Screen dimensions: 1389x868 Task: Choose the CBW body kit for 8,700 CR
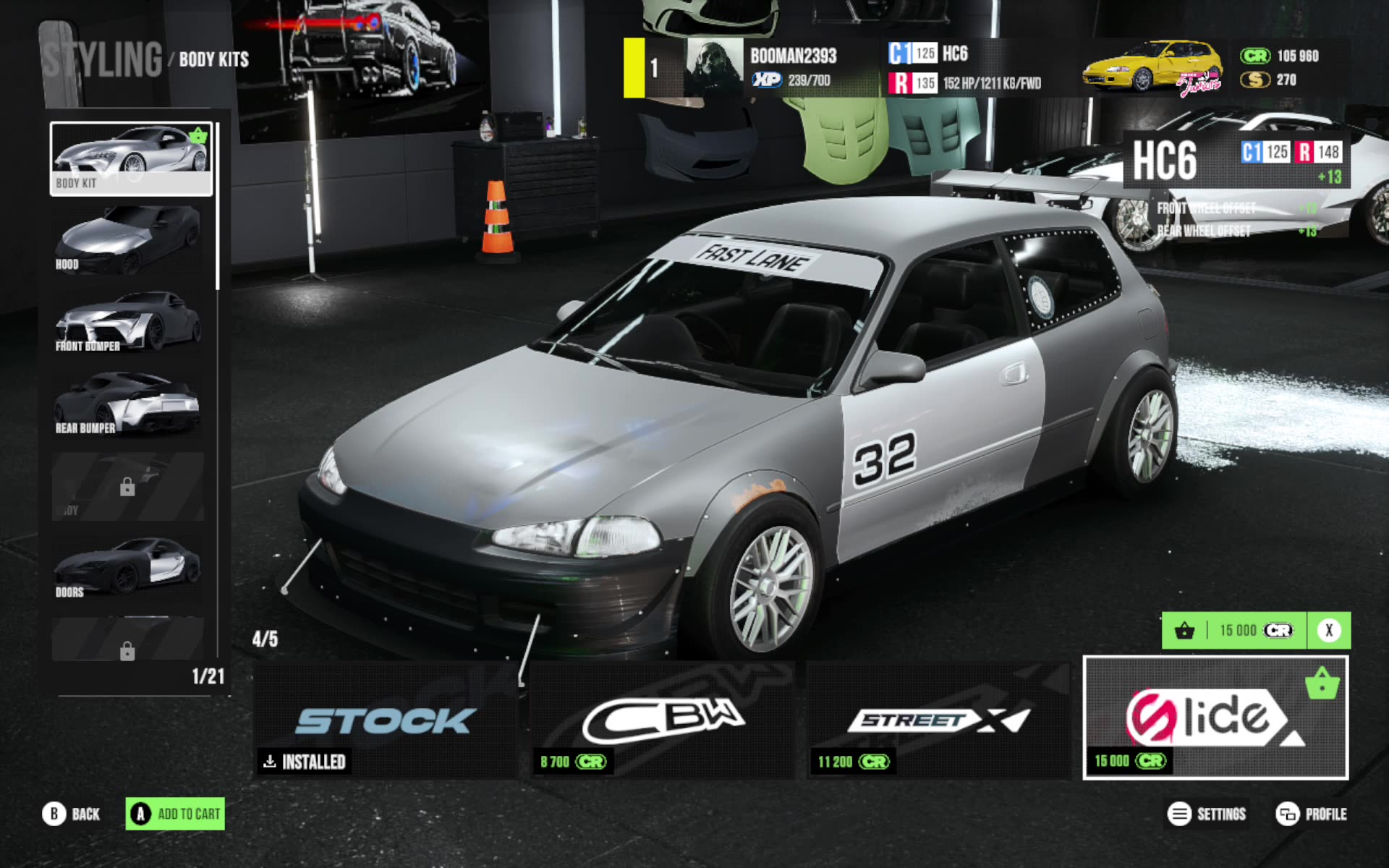click(x=662, y=720)
